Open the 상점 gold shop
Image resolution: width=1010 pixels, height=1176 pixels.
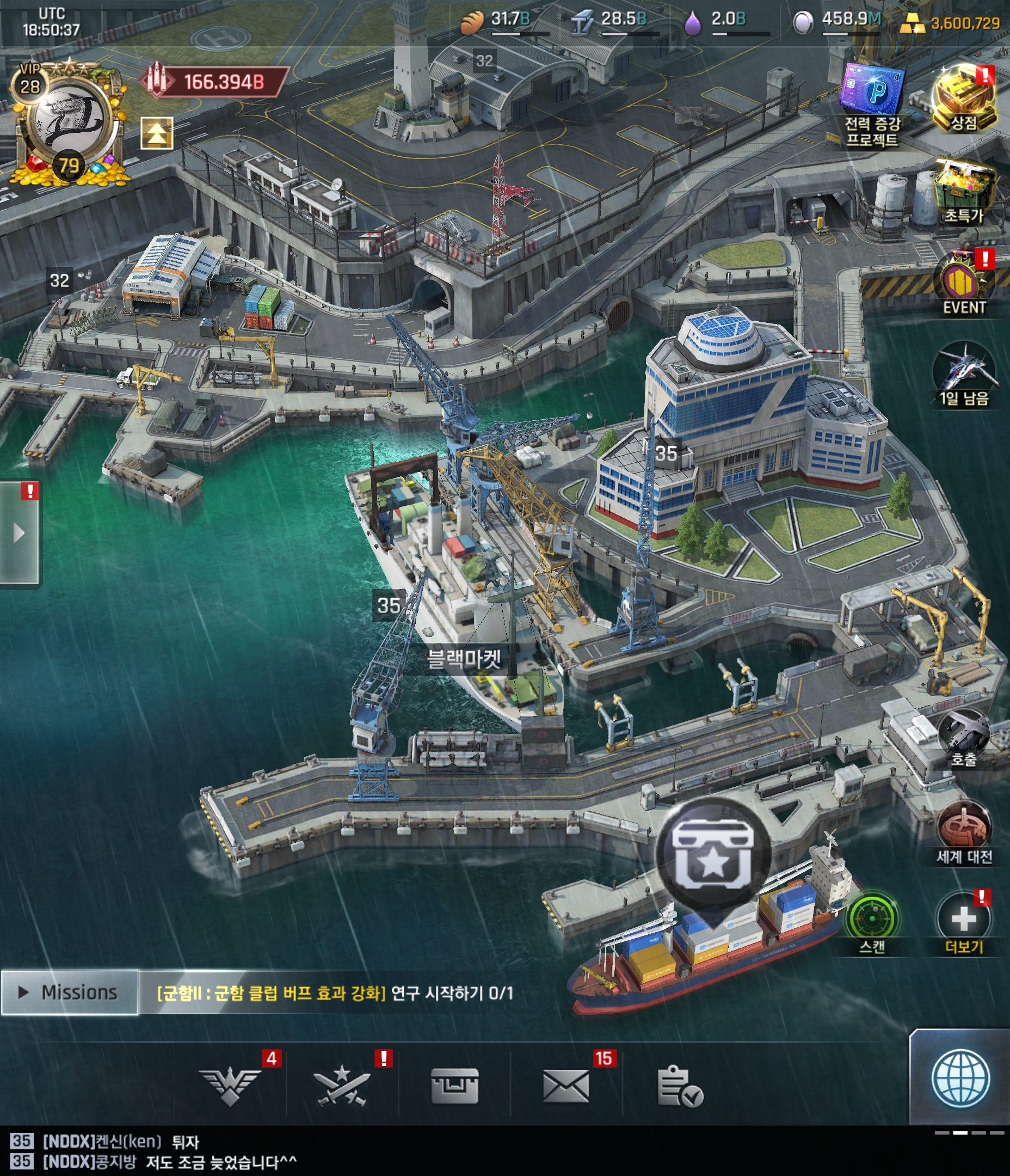(964, 98)
